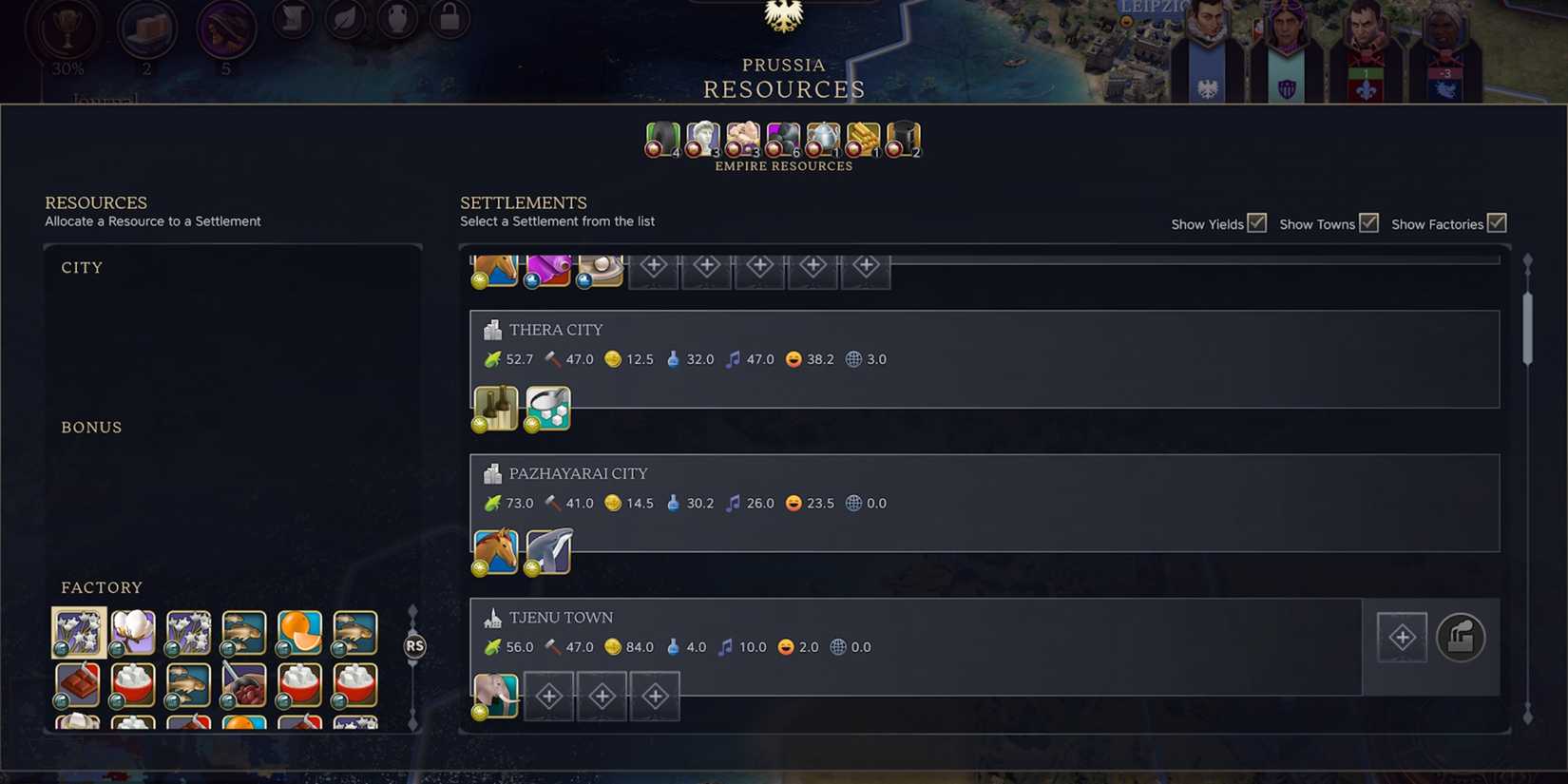Image resolution: width=1568 pixels, height=784 pixels.
Task: Open the factory icon on the Tjenu Town row
Action: 1461,638
